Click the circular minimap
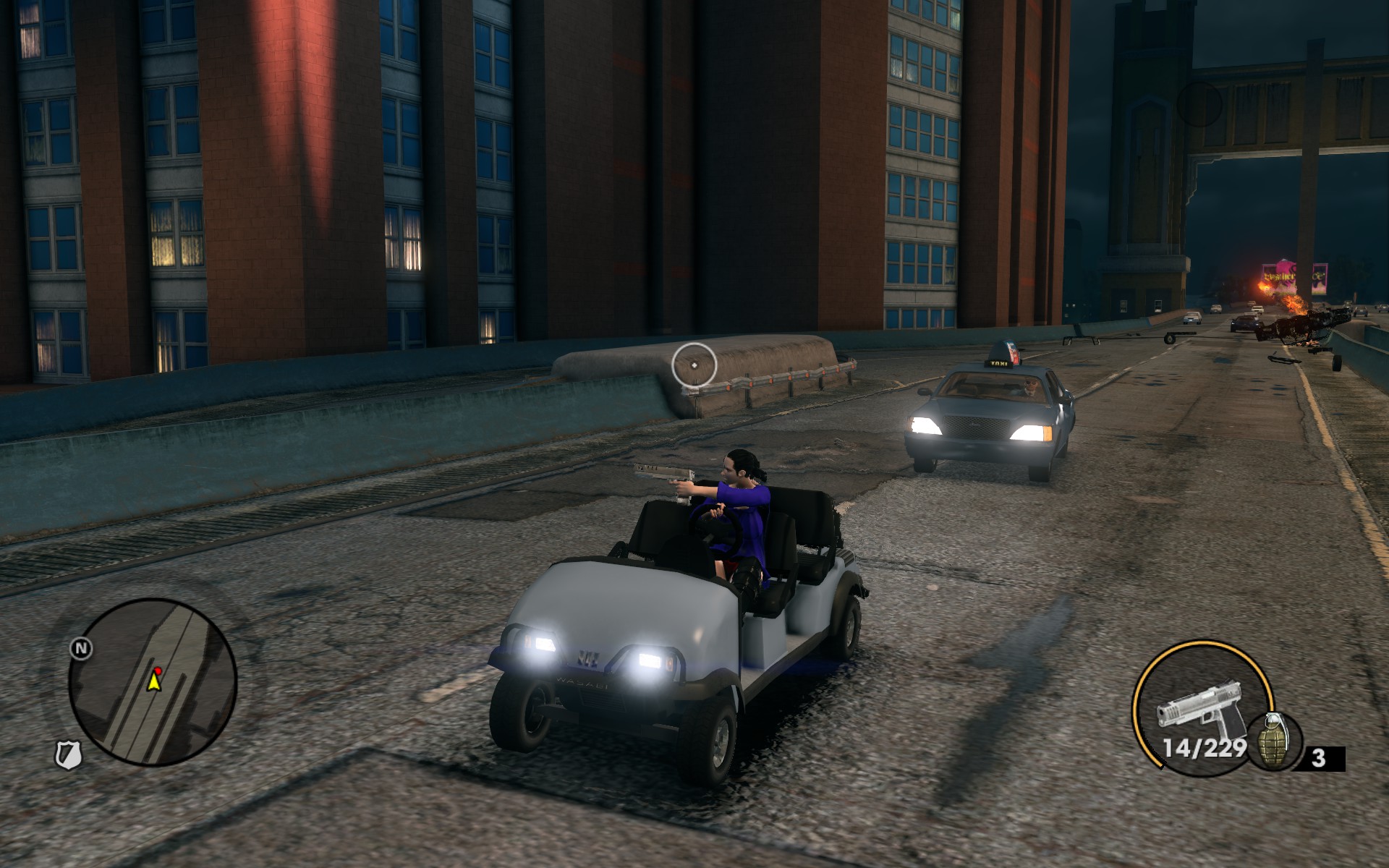1389x868 pixels. (x=153, y=682)
